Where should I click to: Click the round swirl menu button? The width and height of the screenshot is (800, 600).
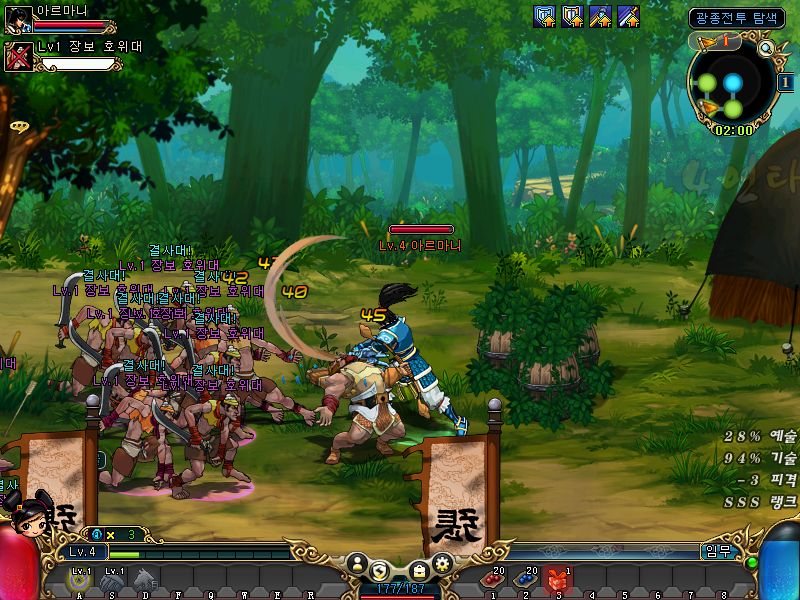point(380,570)
